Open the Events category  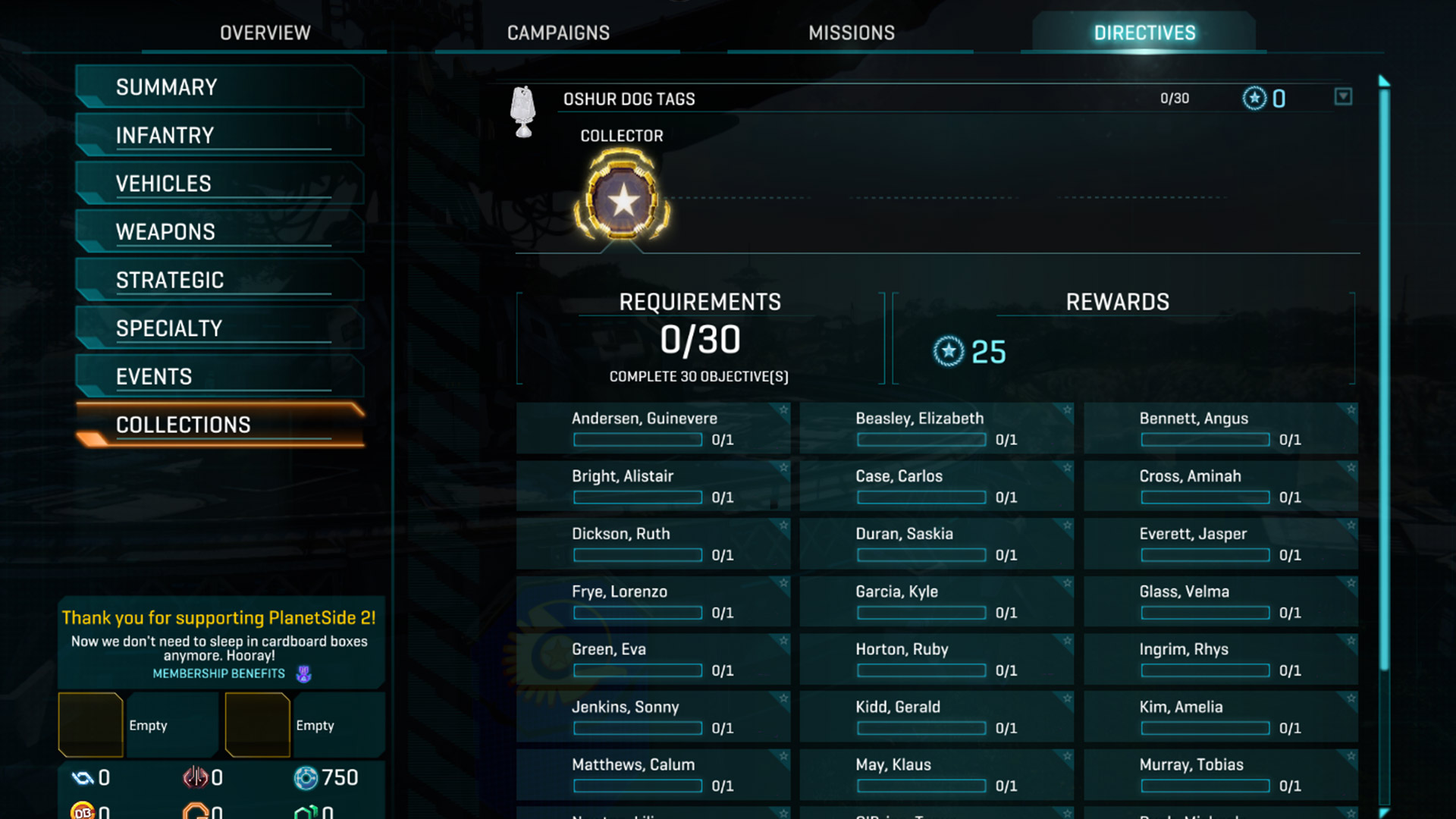220,377
